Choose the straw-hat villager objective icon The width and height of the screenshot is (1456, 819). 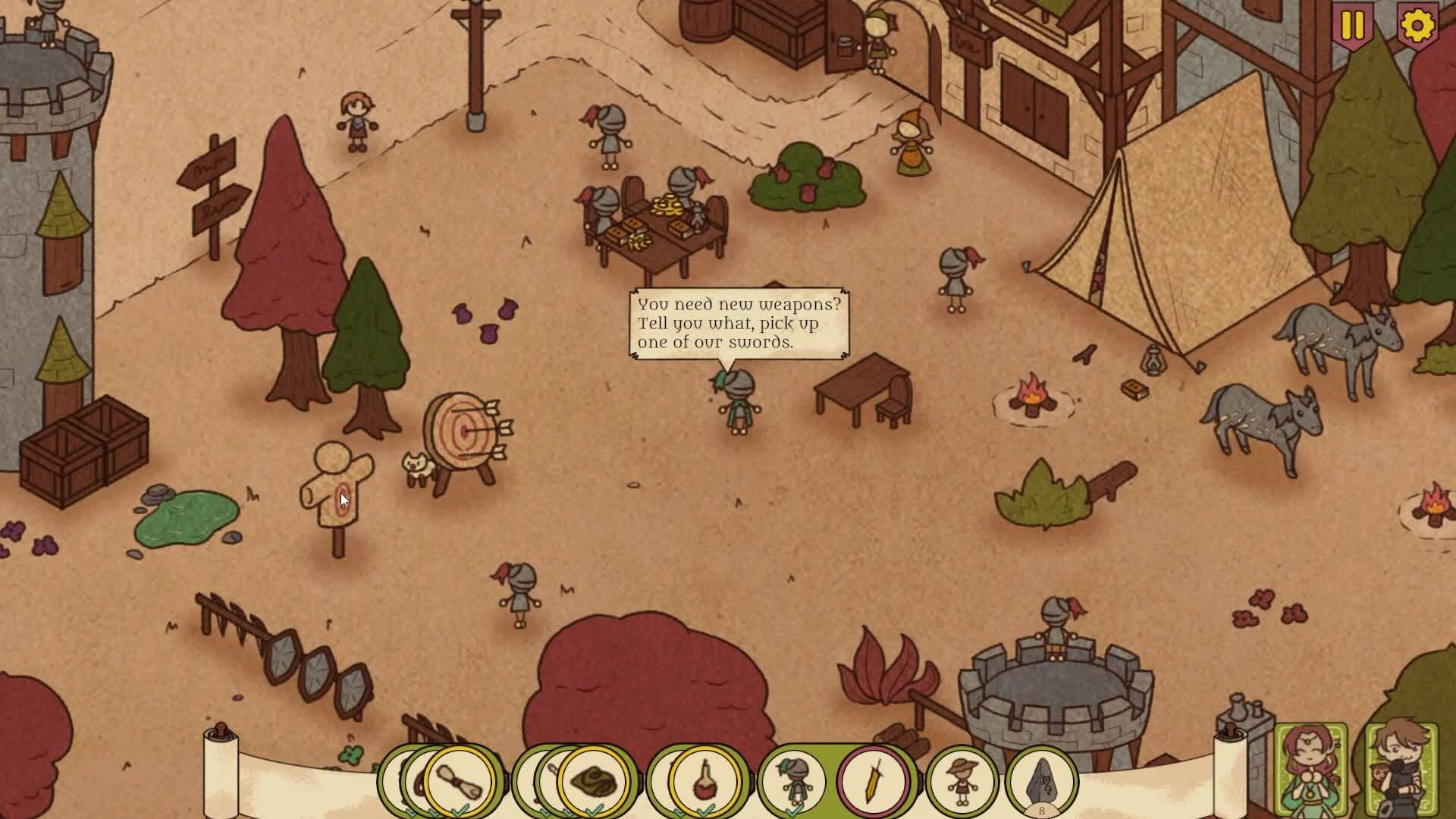point(962,781)
